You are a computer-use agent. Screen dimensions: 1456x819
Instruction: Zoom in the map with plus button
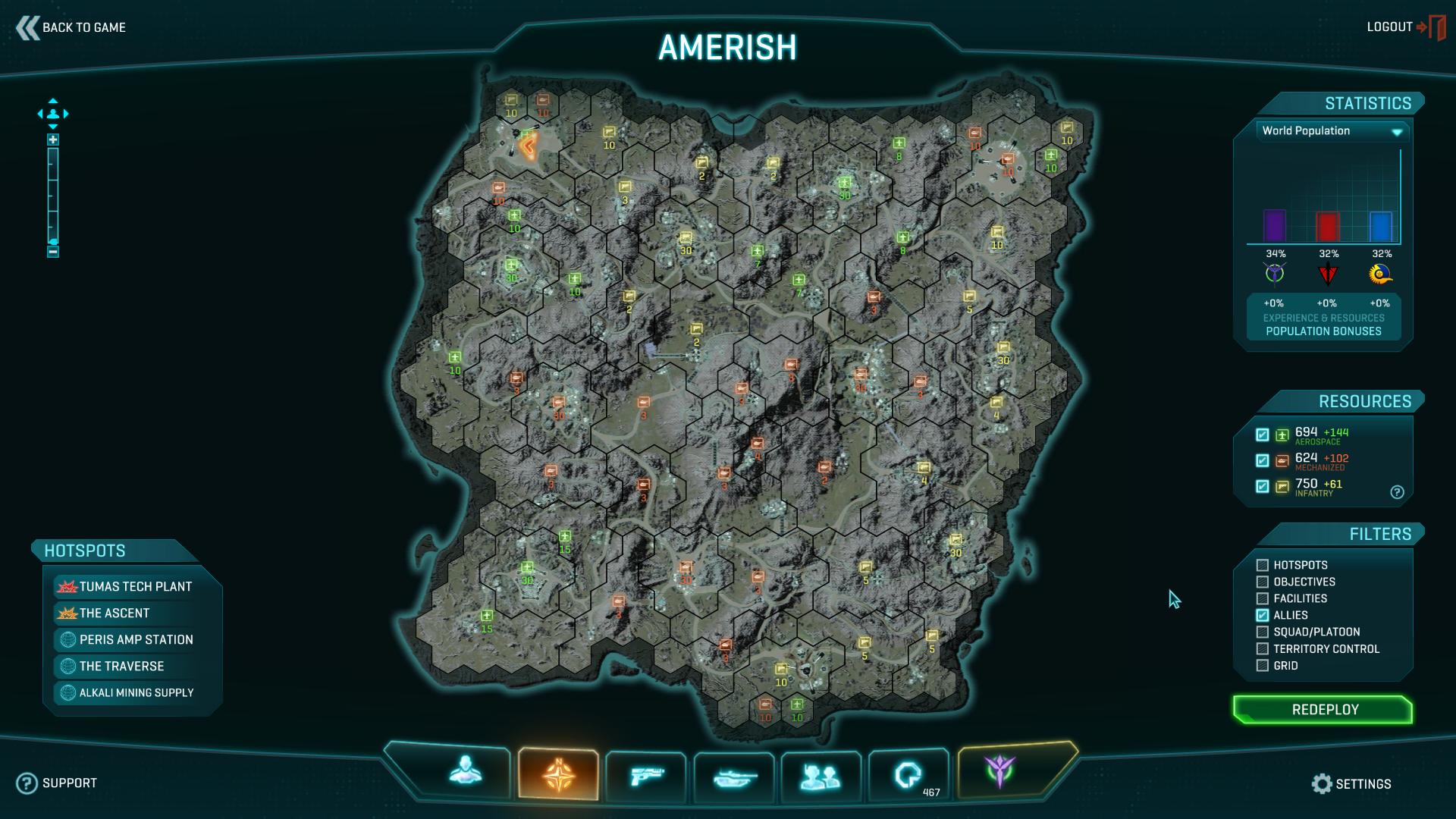pyautogui.click(x=53, y=140)
